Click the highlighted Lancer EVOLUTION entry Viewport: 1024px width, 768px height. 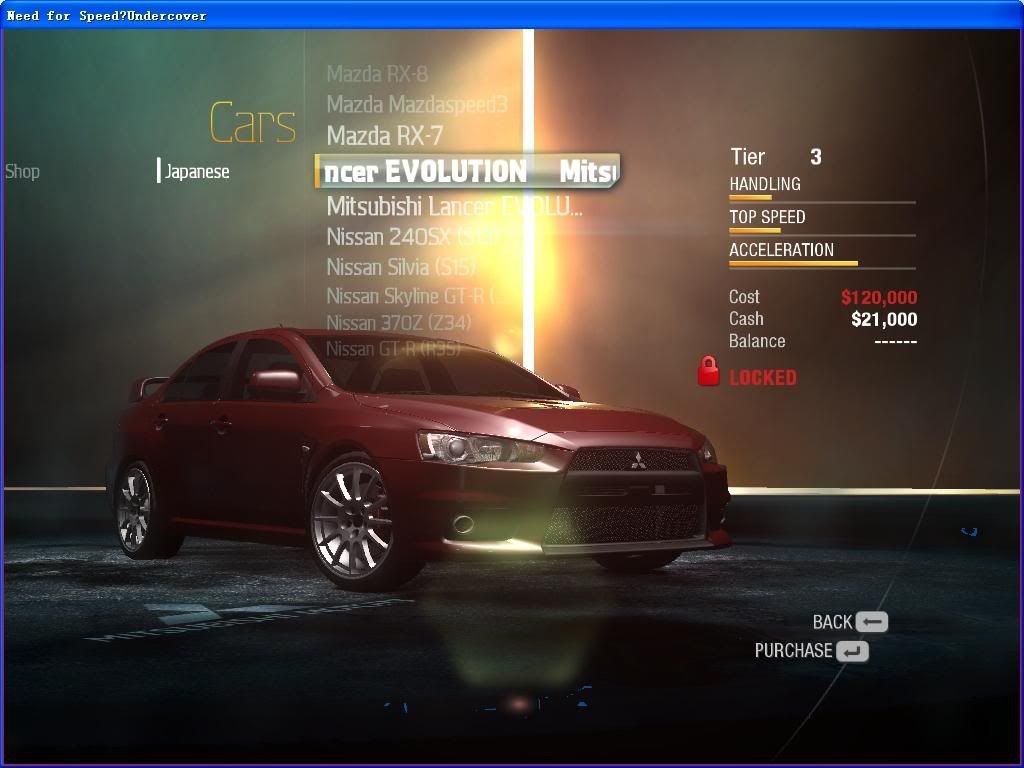click(x=467, y=172)
